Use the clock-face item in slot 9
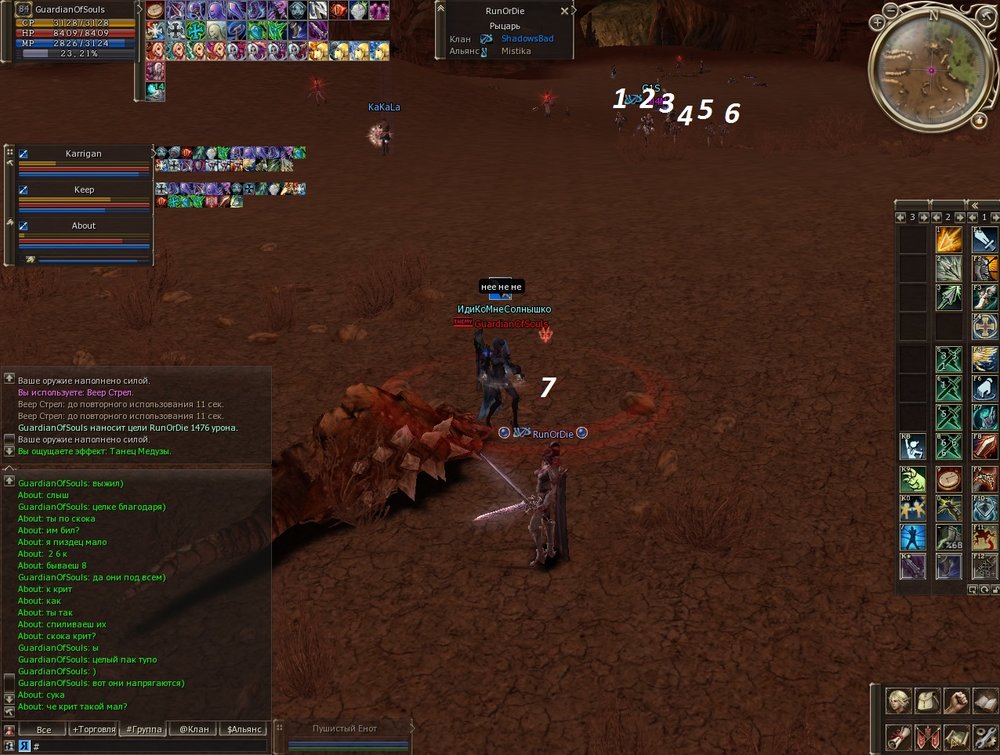The height and width of the screenshot is (755, 1000). point(948,479)
